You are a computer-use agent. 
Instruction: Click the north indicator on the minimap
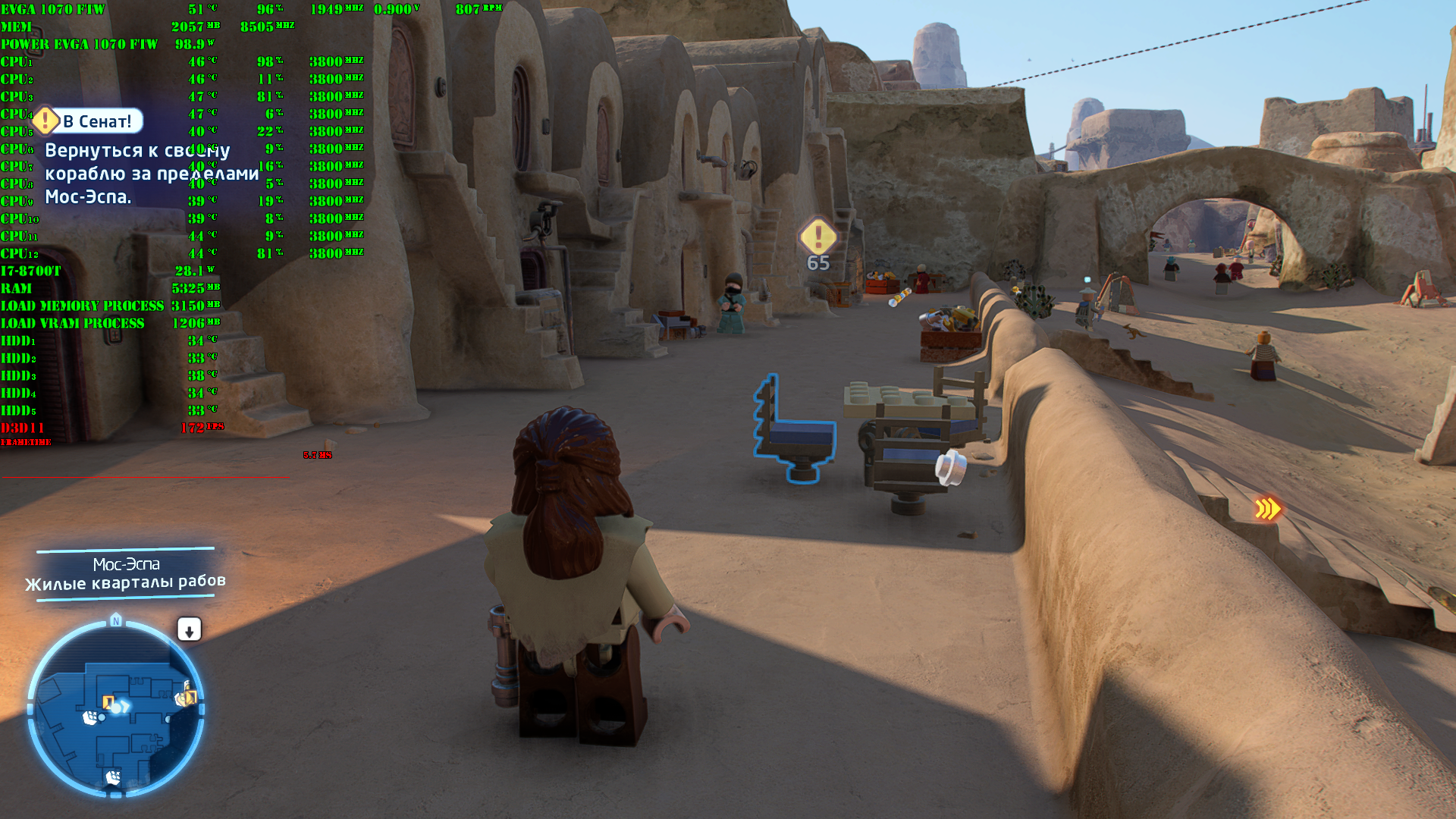point(116,621)
